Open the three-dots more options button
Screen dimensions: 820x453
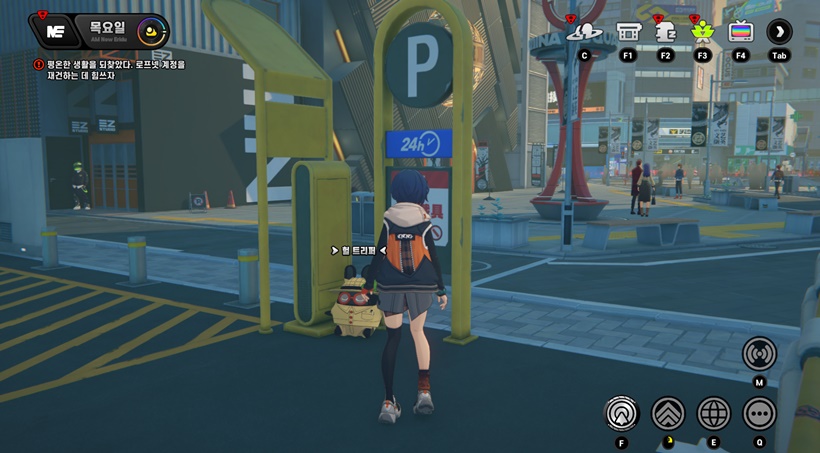pos(759,412)
